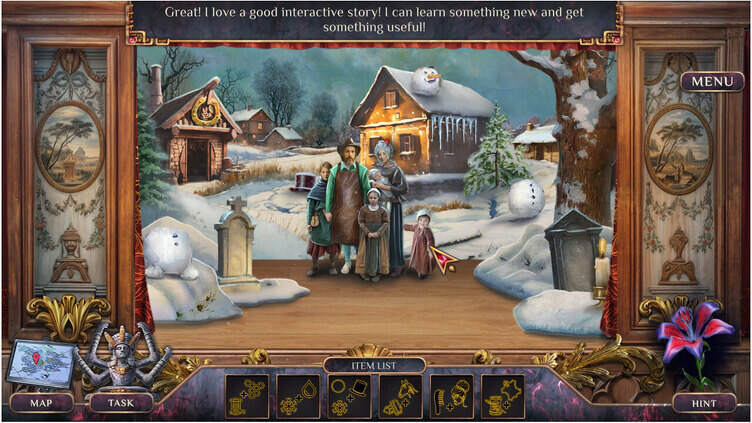Screen dimensions: 752x423
Task: Select the horse head item slot
Action: pyautogui.click(x=400, y=396)
